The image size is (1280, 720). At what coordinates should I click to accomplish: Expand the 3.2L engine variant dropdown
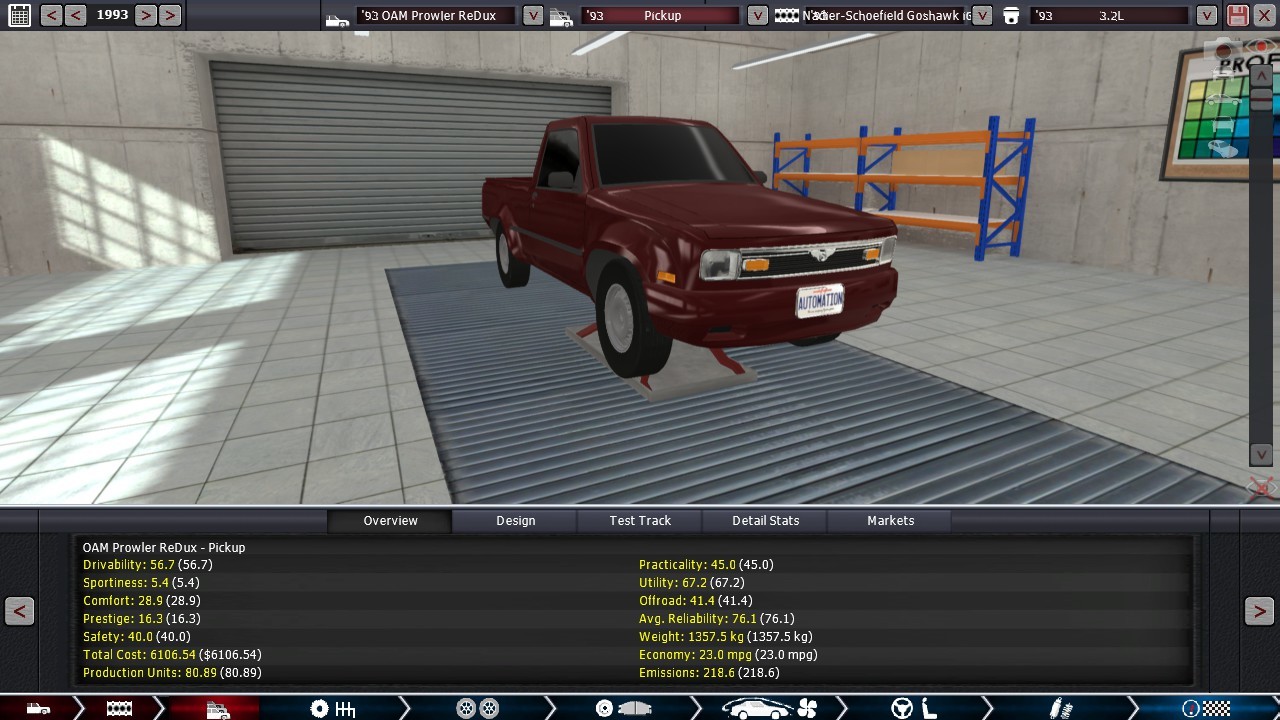pos(1207,15)
